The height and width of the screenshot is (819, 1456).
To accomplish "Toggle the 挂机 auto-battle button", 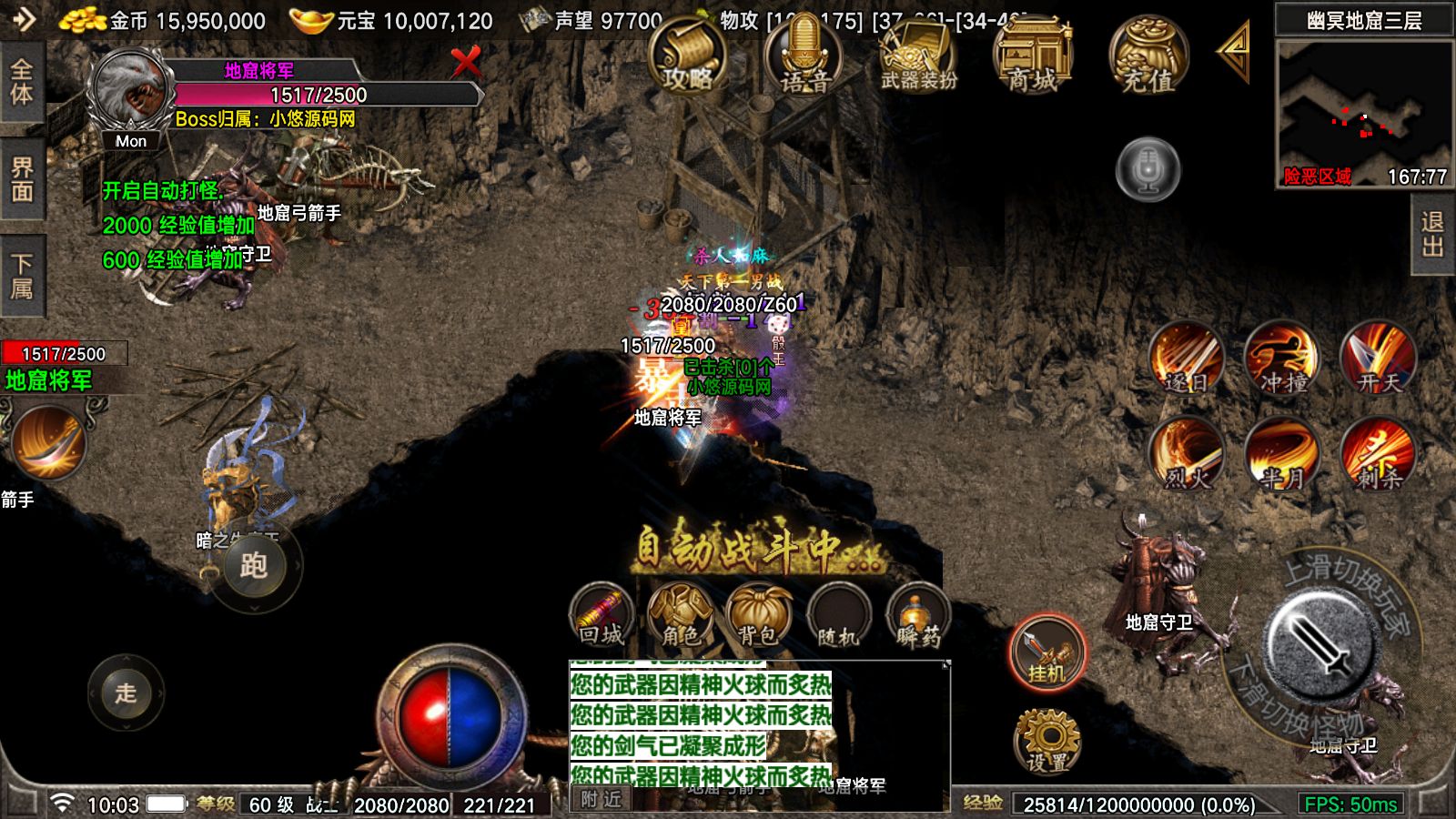I will [x=1047, y=652].
